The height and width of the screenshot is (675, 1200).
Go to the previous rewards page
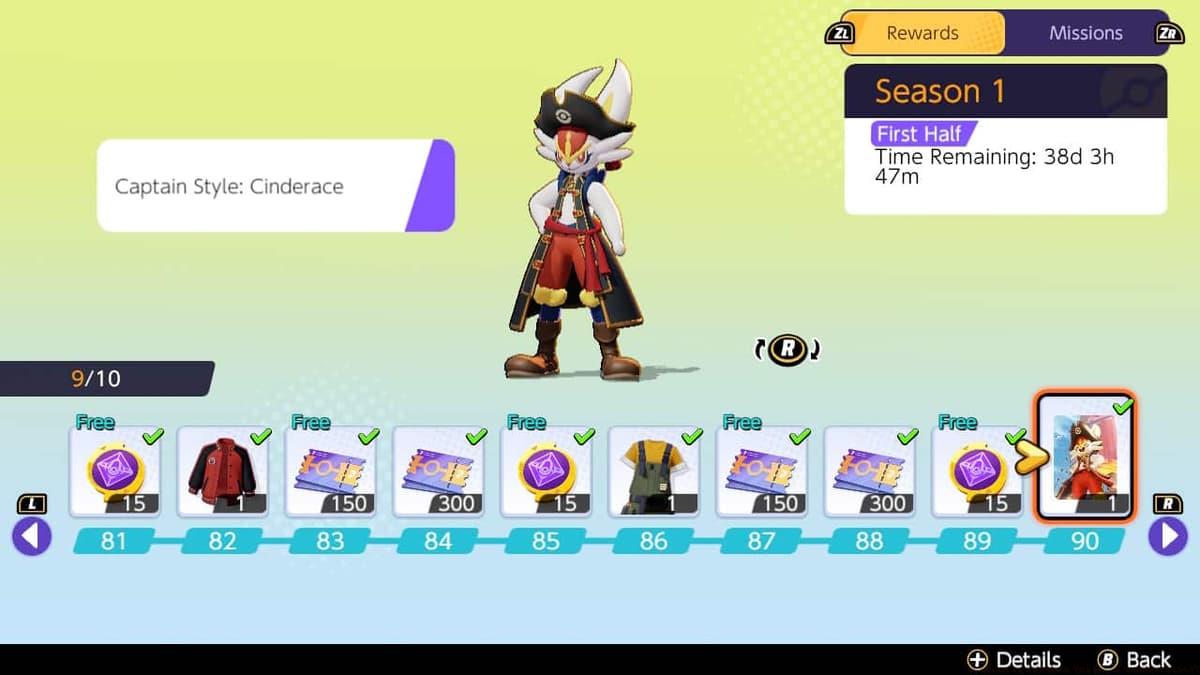pos(31,537)
